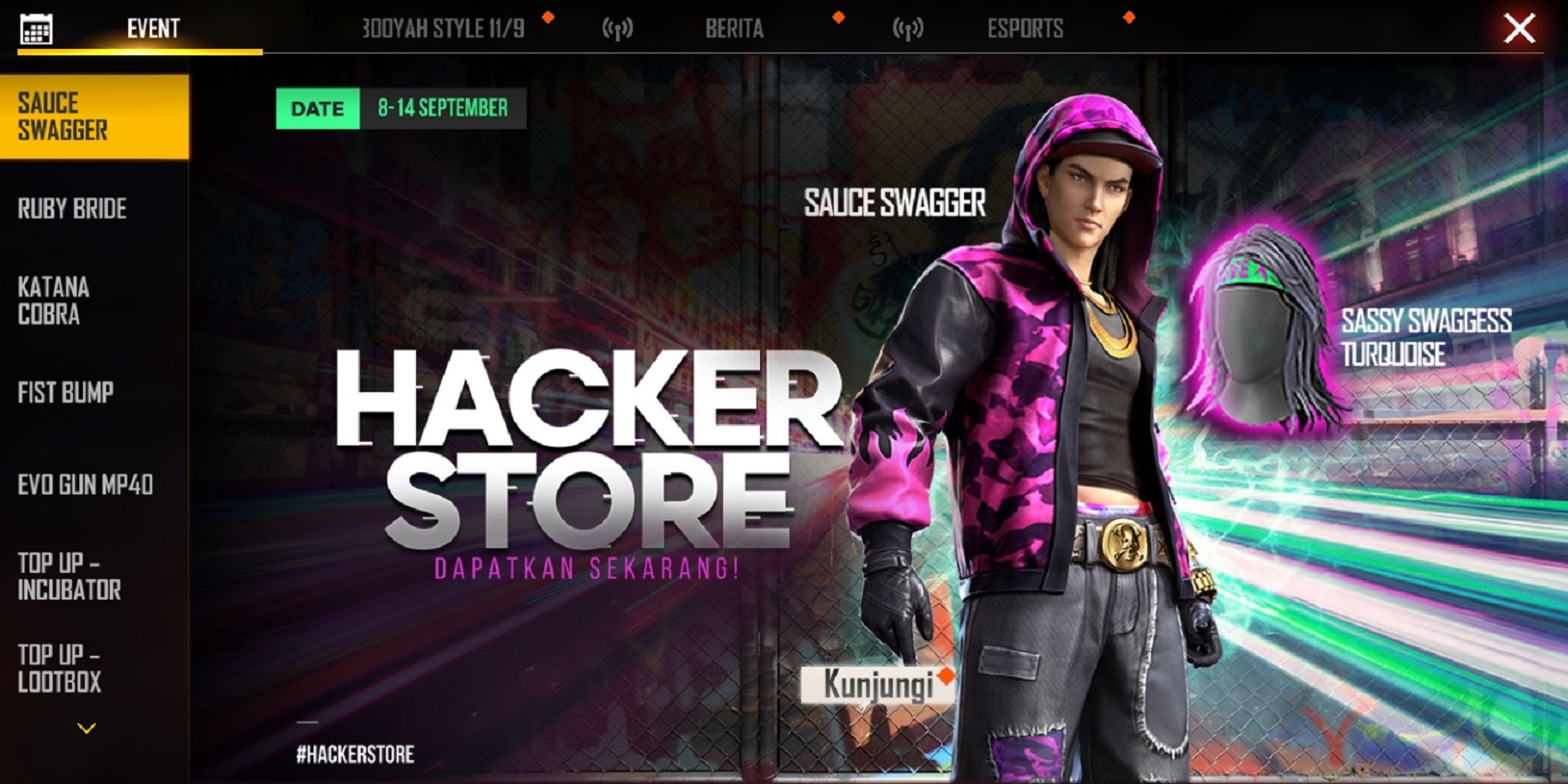
Task: Open the BERITA section
Action: 734,28
